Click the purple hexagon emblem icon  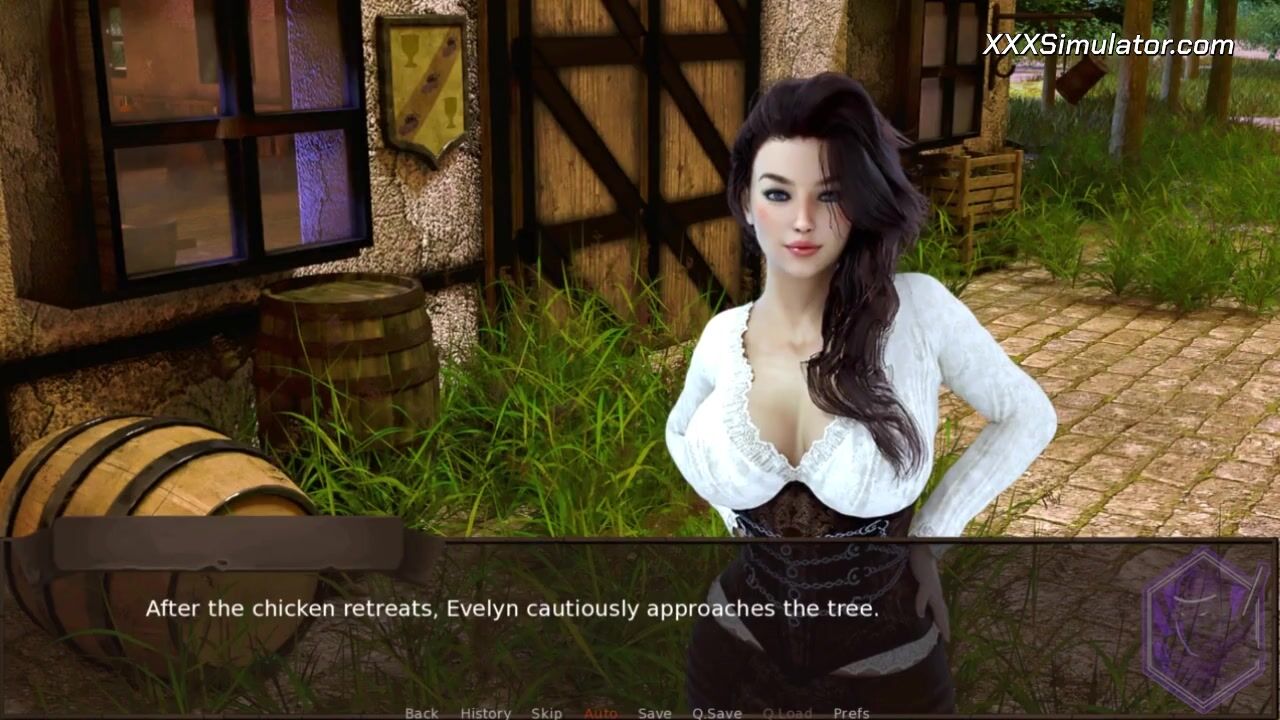pyautogui.click(x=1204, y=627)
